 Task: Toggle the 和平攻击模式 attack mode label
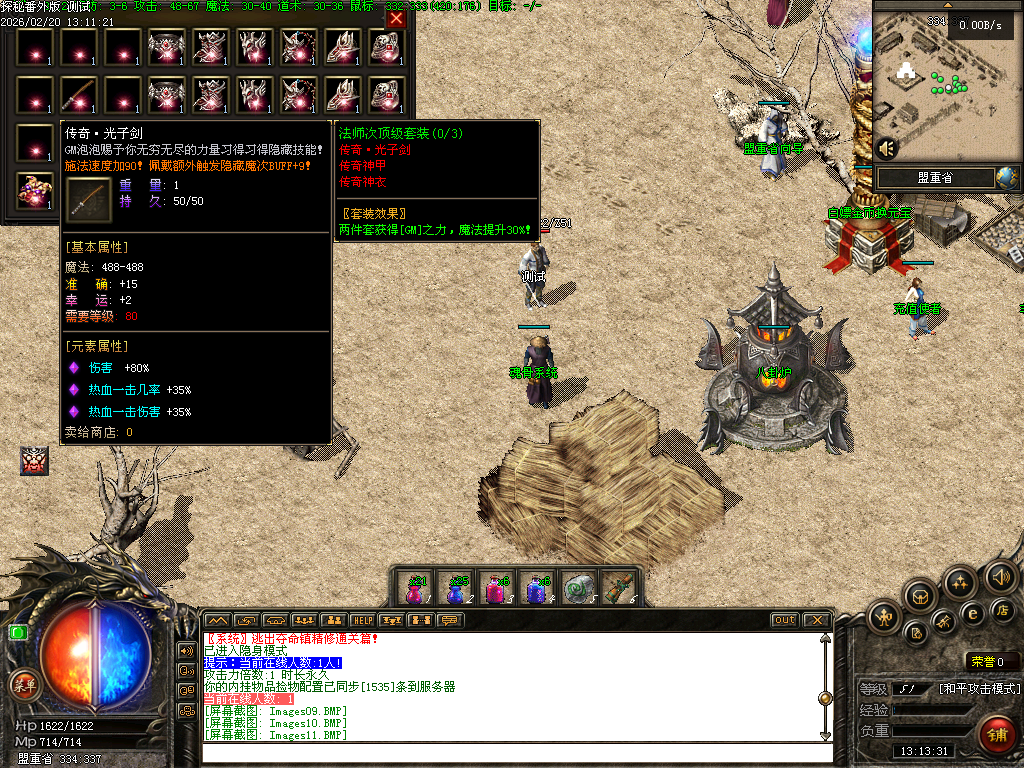click(978, 689)
